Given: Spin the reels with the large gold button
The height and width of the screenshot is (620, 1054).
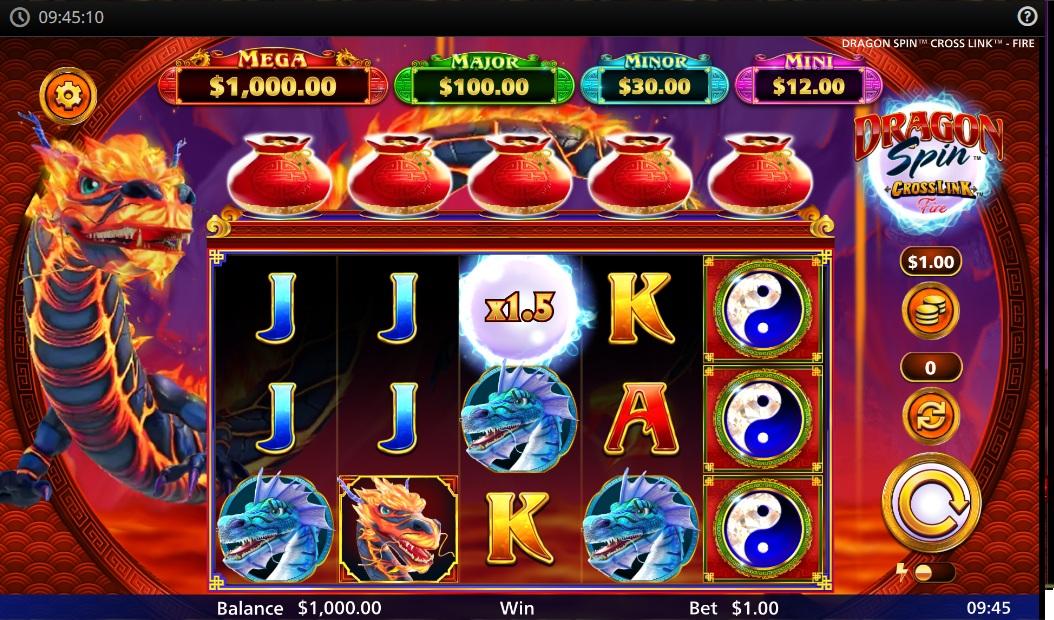Looking at the screenshot, I should click(x=931, y=502).
